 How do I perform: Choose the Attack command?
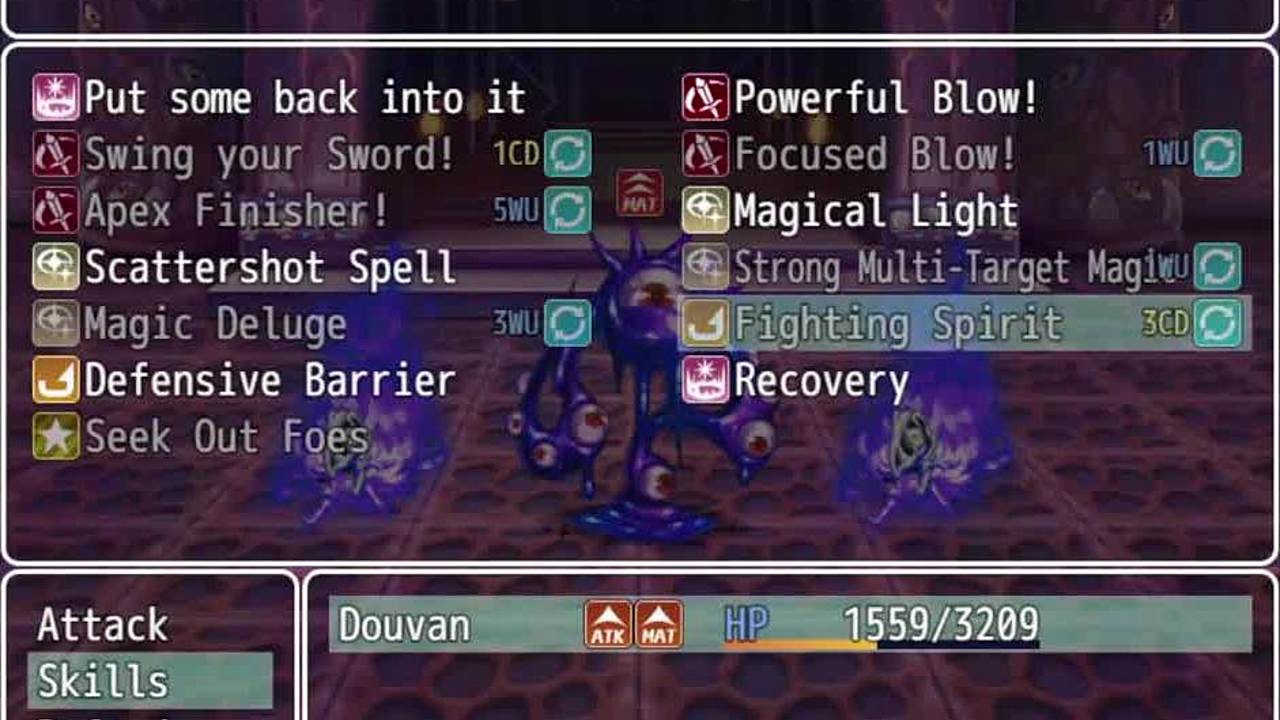(103, 625)
